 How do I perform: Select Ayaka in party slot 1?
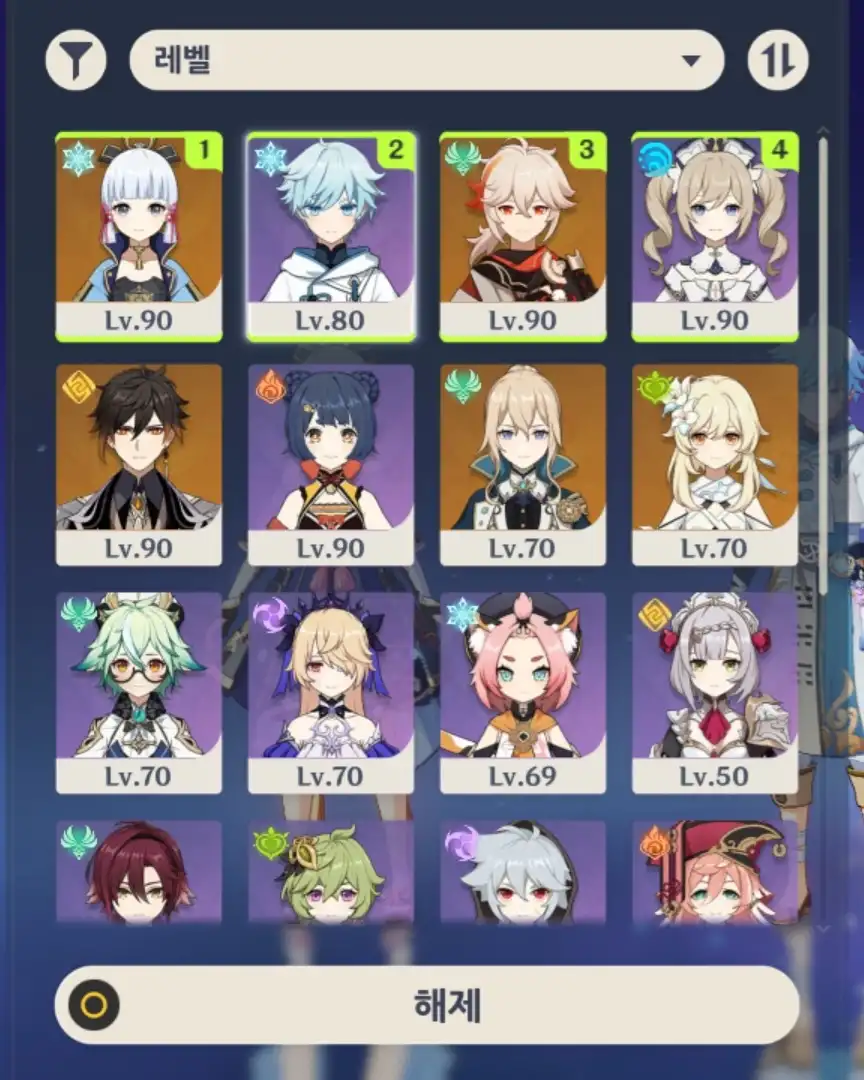(139, 236)
